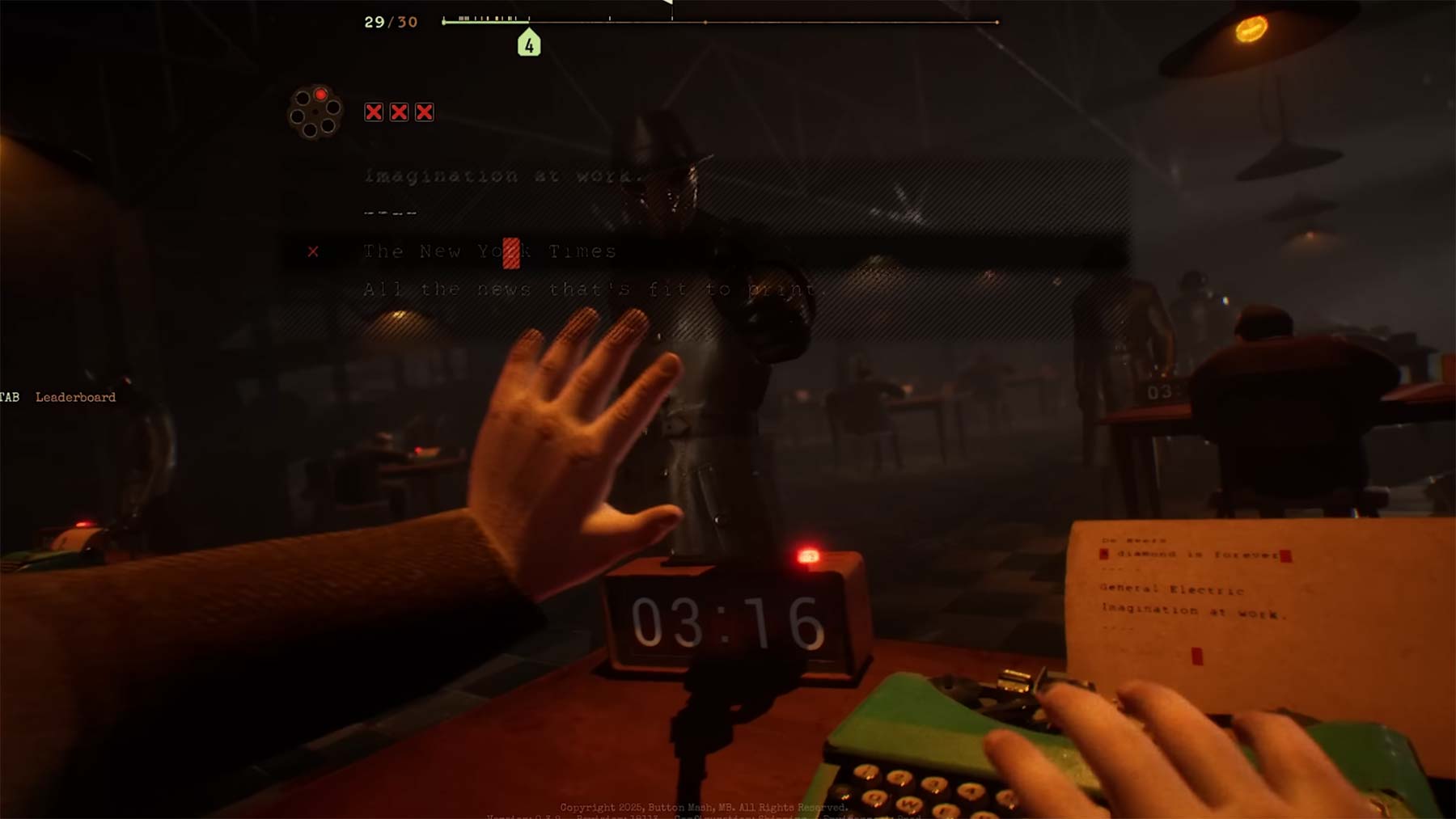The width and height of the screenshot is (1456, 819).
Task: Click the green progress bar at the top
Action: 485,22
